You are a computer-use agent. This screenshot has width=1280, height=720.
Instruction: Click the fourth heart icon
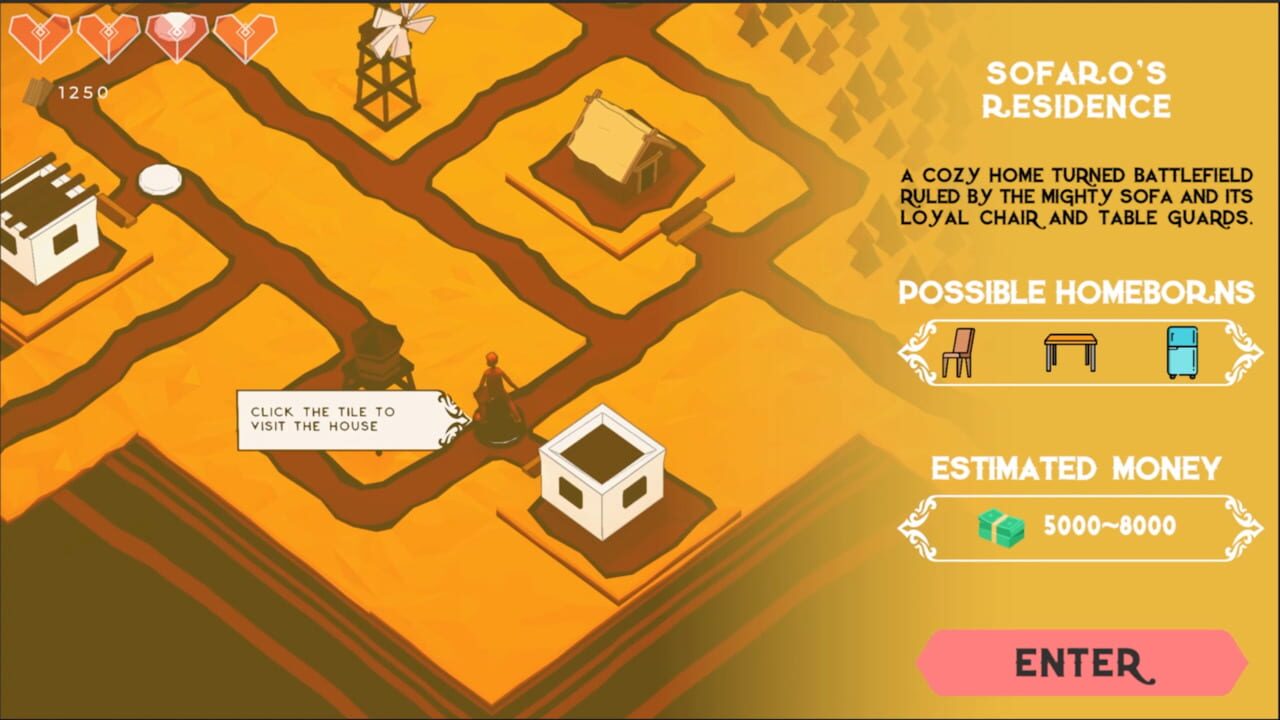pos(247,32)
